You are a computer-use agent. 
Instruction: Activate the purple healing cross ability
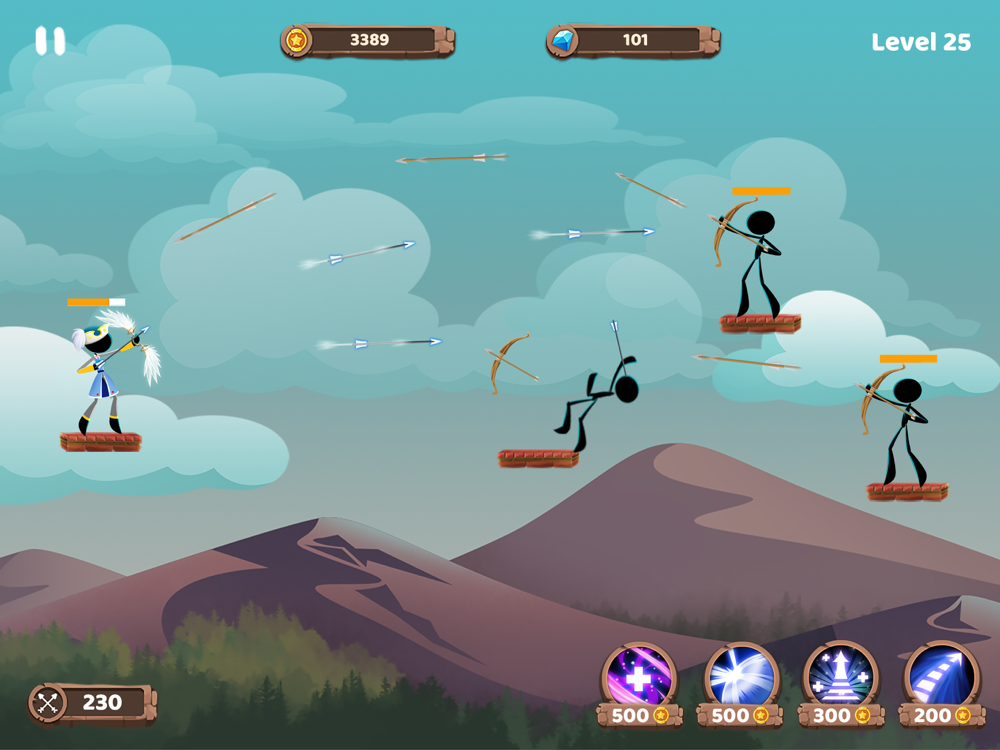pyautogui.click(x=639, y=677)
